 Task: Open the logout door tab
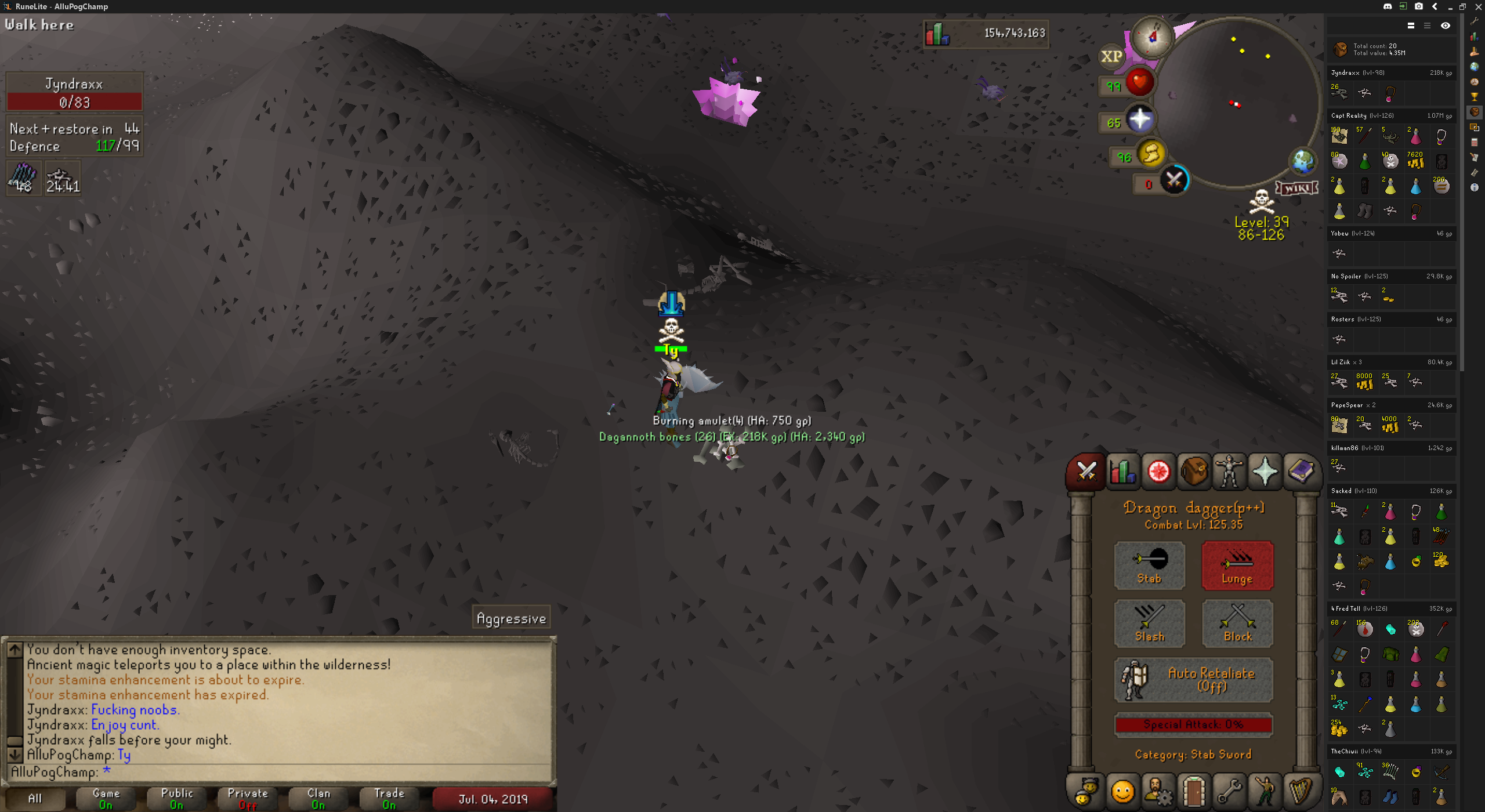1194,791
